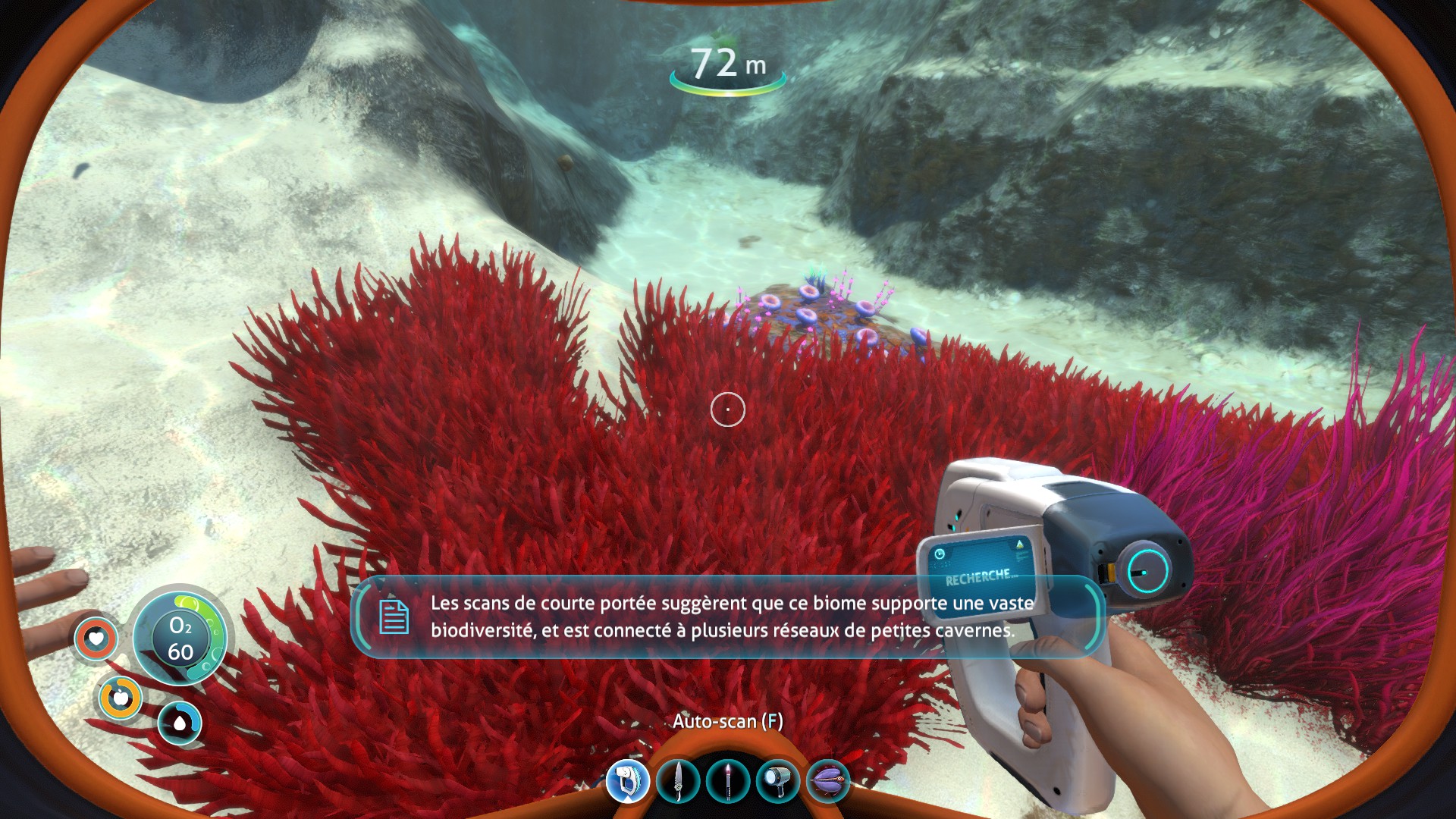This screenshot has width=1456, height=819.
Task: Select the purple fish hotbar slot
Action: 828,781
